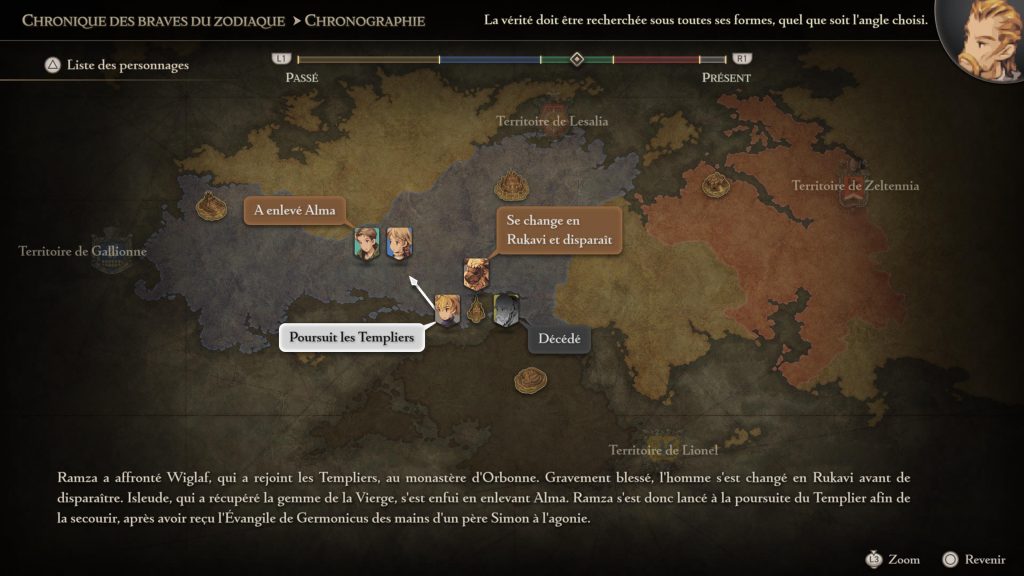
Task: Select the Territoire de Zeltennia label
Action: [855, 186]
